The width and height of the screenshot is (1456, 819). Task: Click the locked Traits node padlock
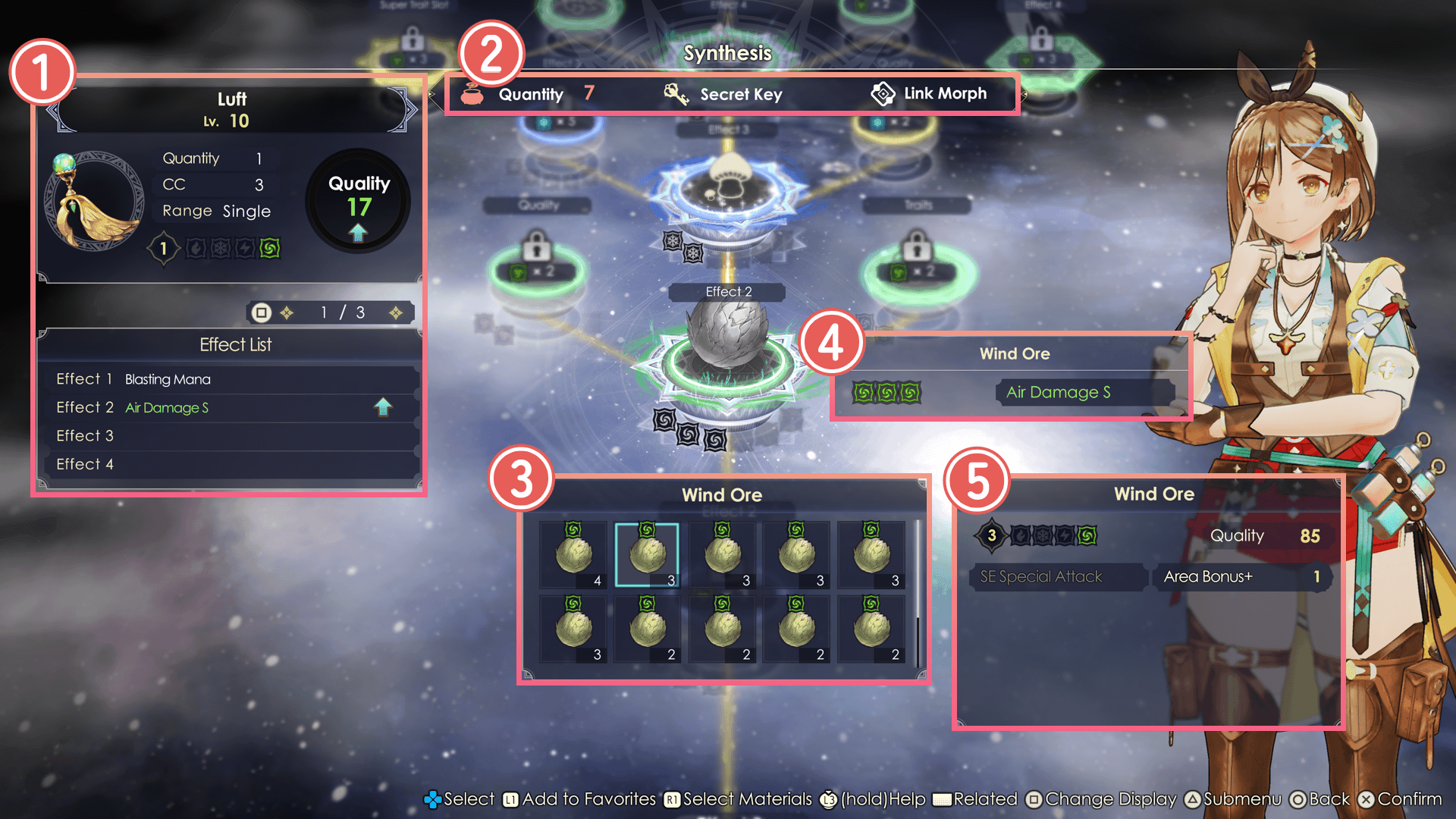[x=917, y=247]
